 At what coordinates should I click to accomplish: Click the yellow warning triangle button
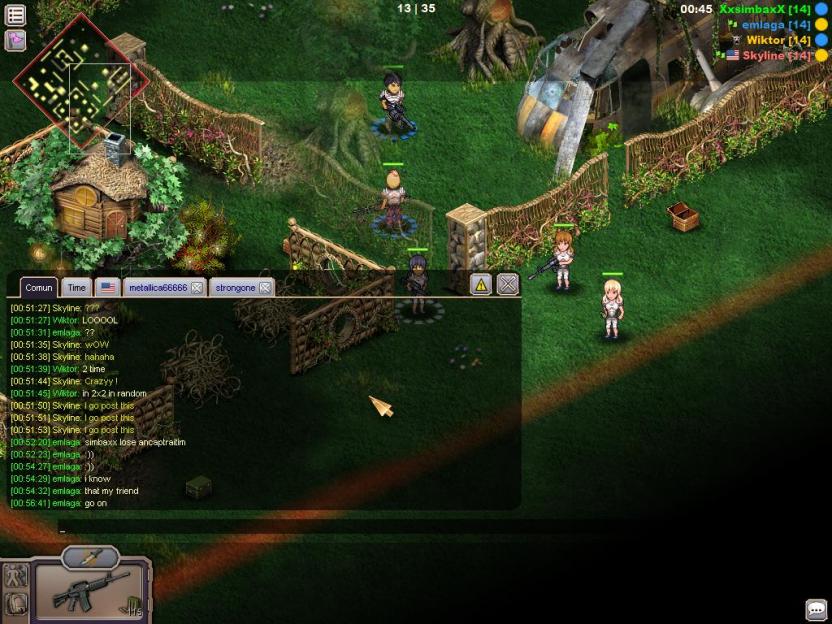[x=481, y=285]
